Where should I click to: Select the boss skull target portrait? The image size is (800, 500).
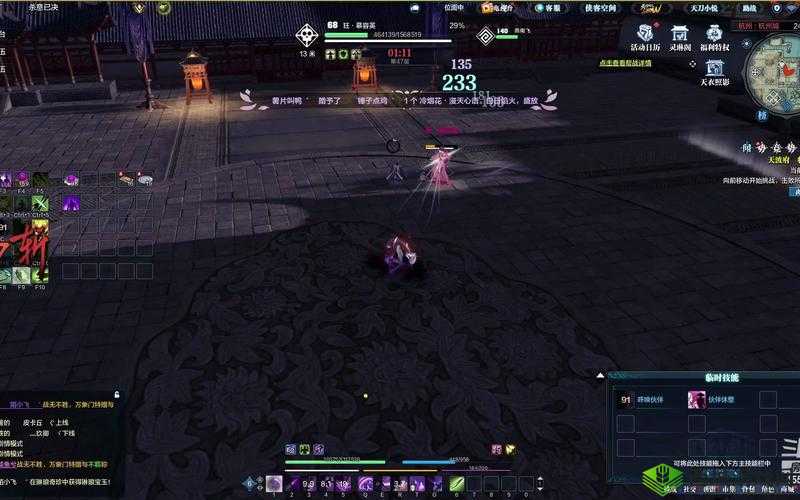click(x=306, y=35)
